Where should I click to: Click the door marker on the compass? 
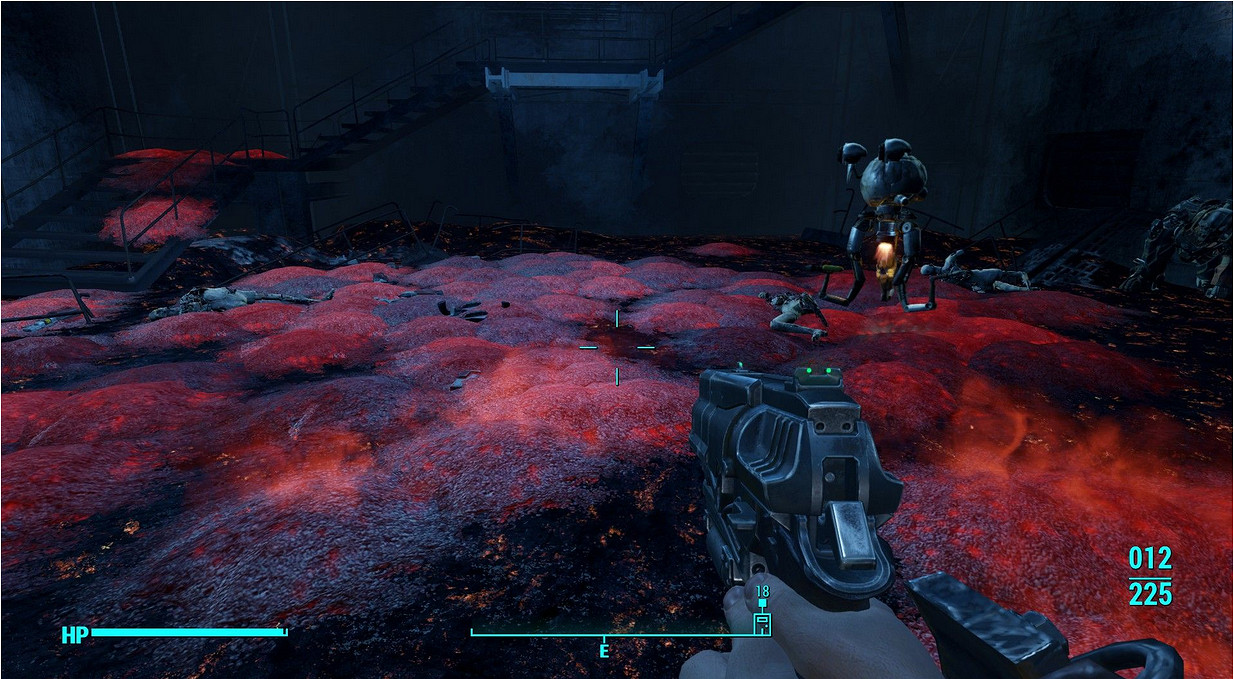[x=762, y=624]
